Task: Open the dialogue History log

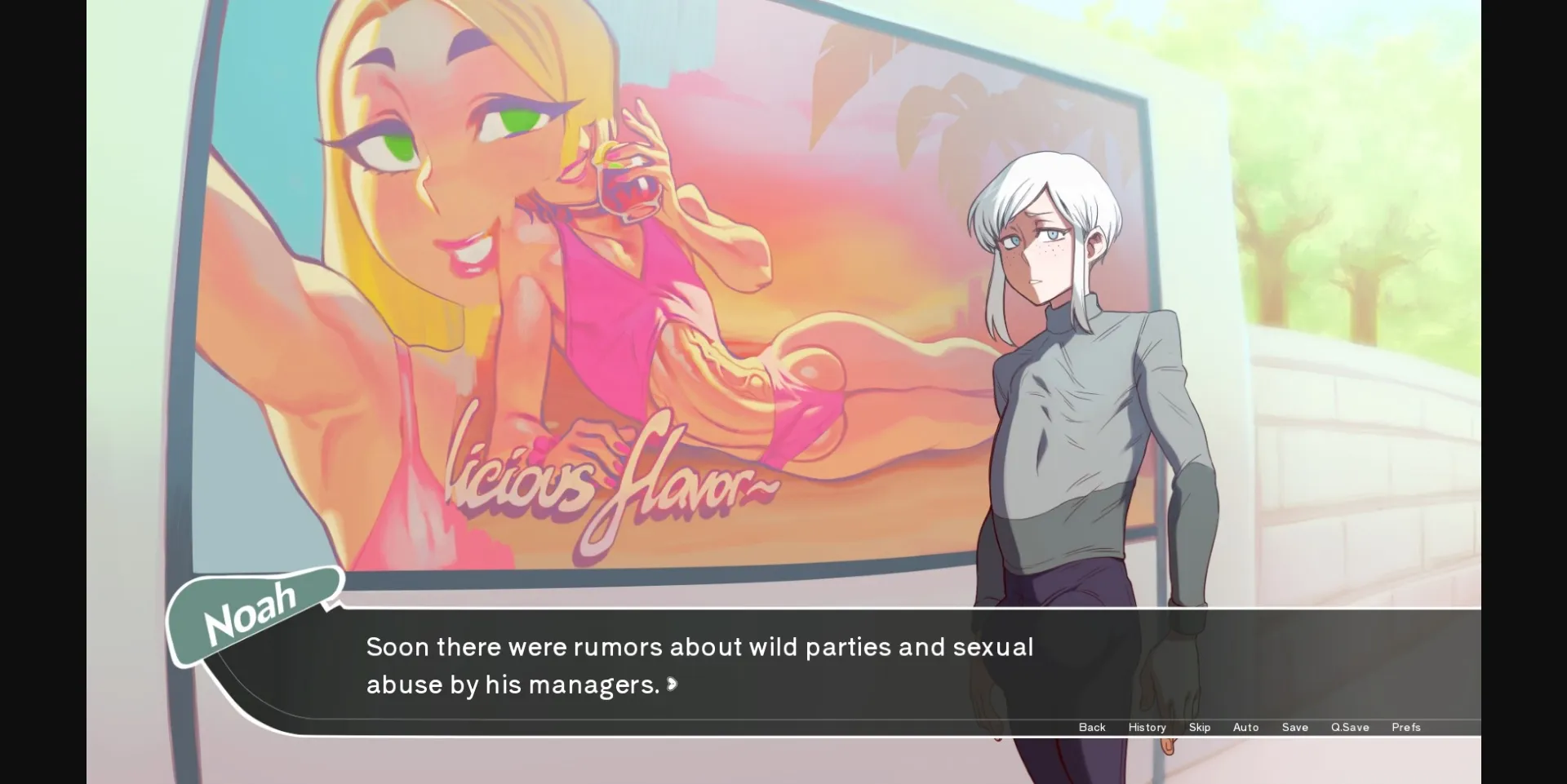Action: tap(1147, 727)
